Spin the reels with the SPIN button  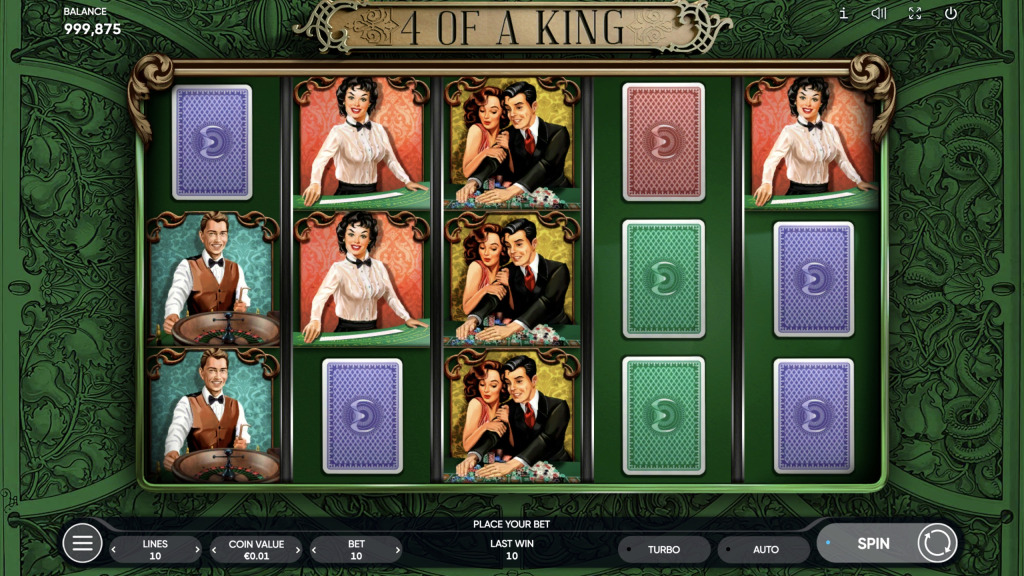click(x=873, y=544)
